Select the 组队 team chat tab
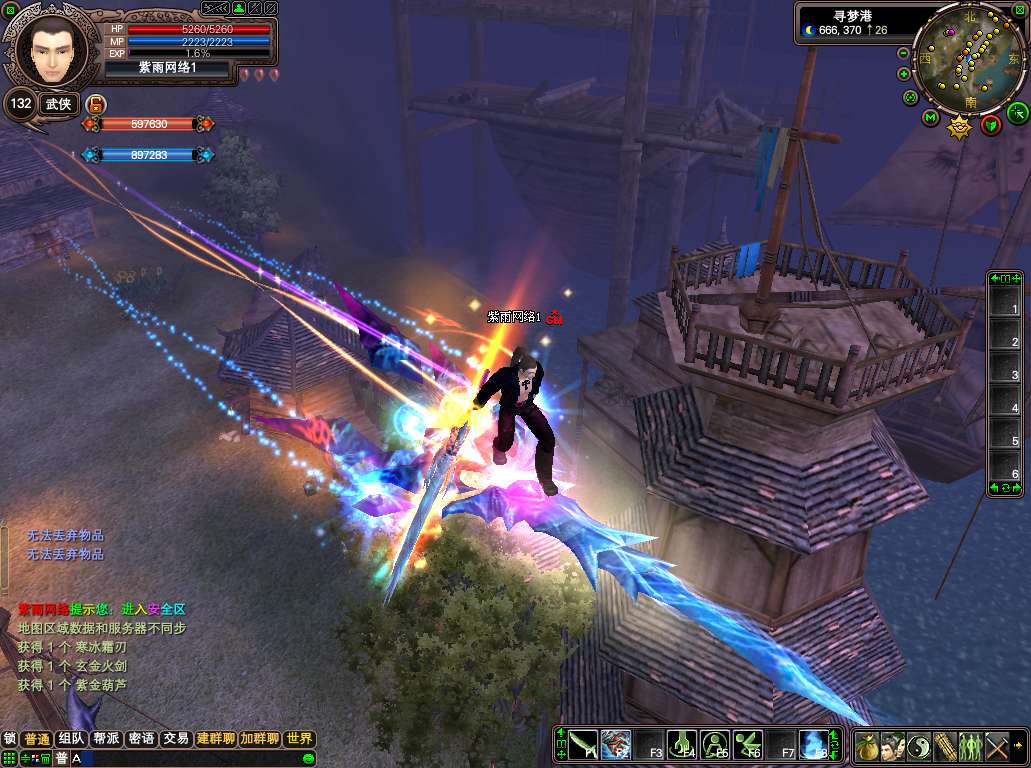Viewport: 1031px width, 768px height. click(x=71, y=739)
